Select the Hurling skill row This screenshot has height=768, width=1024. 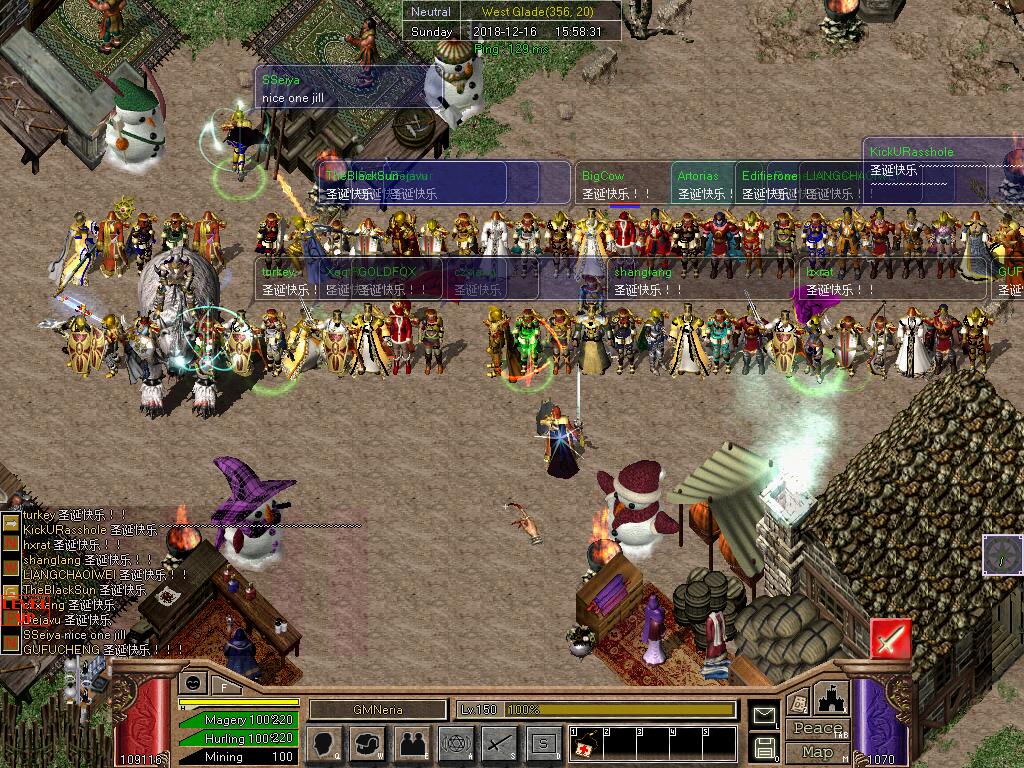coord(236,738)
